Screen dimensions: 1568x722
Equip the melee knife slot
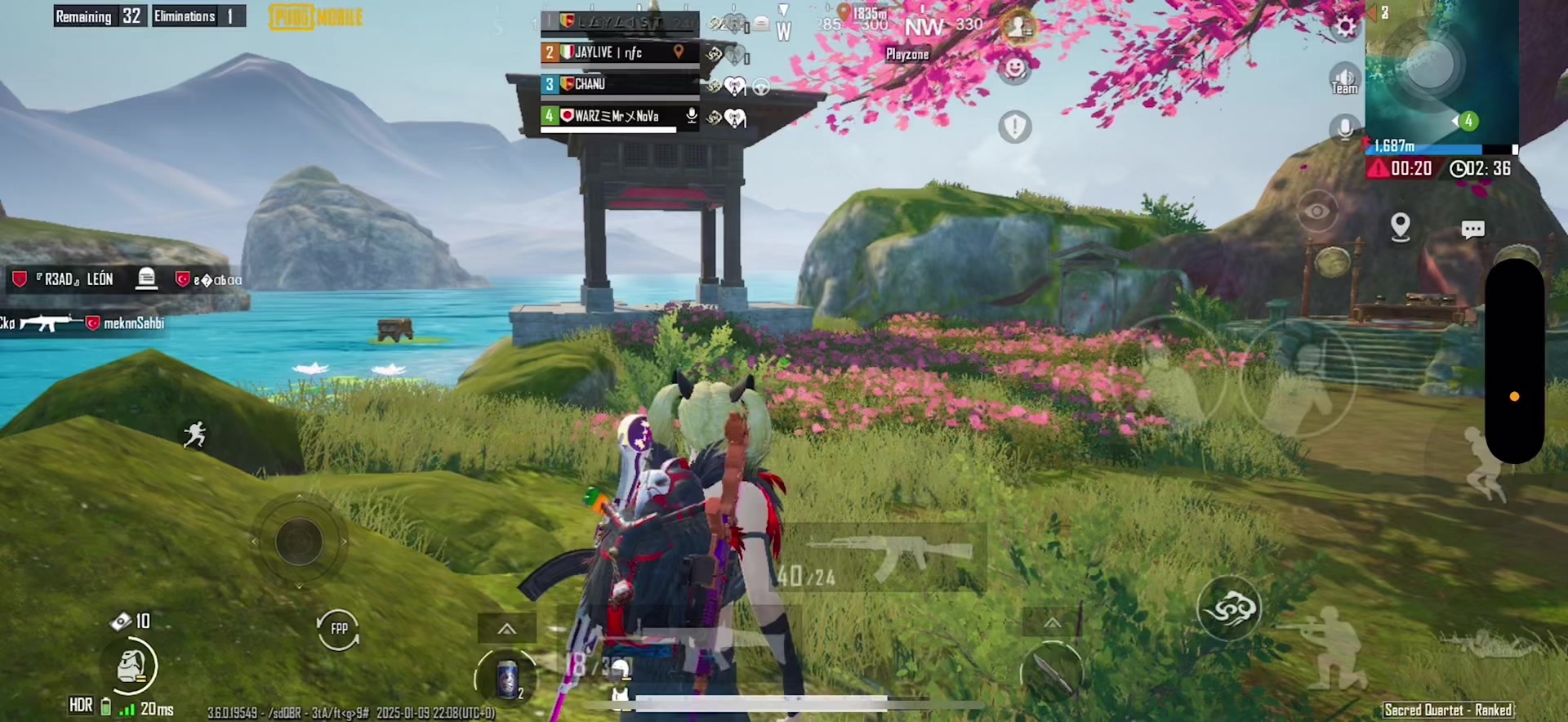1052,671
